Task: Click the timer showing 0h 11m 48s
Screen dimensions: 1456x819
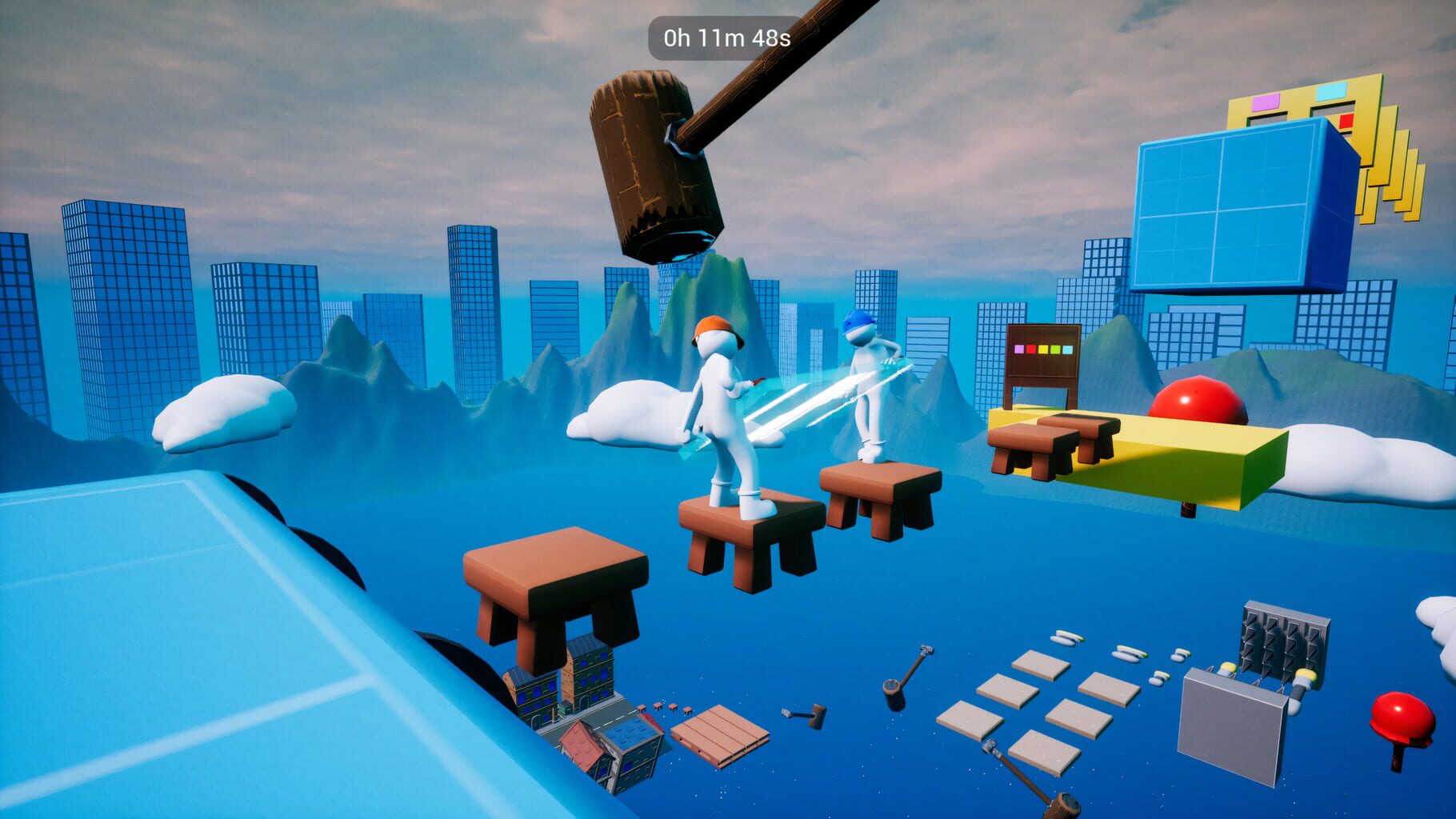Action: (724, 35)
